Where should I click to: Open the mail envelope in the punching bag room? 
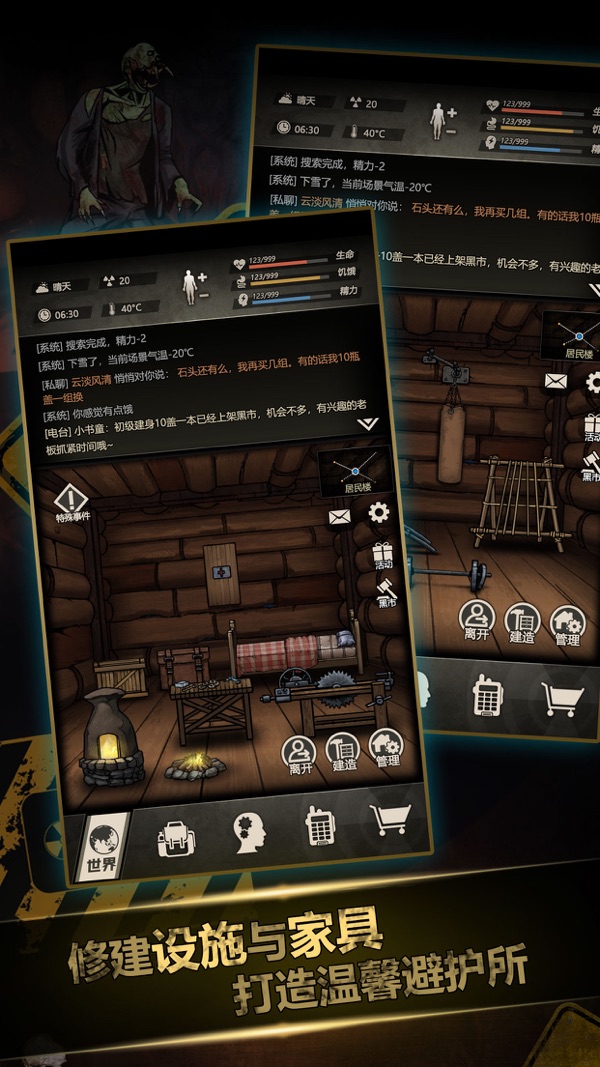click(555, 380)
